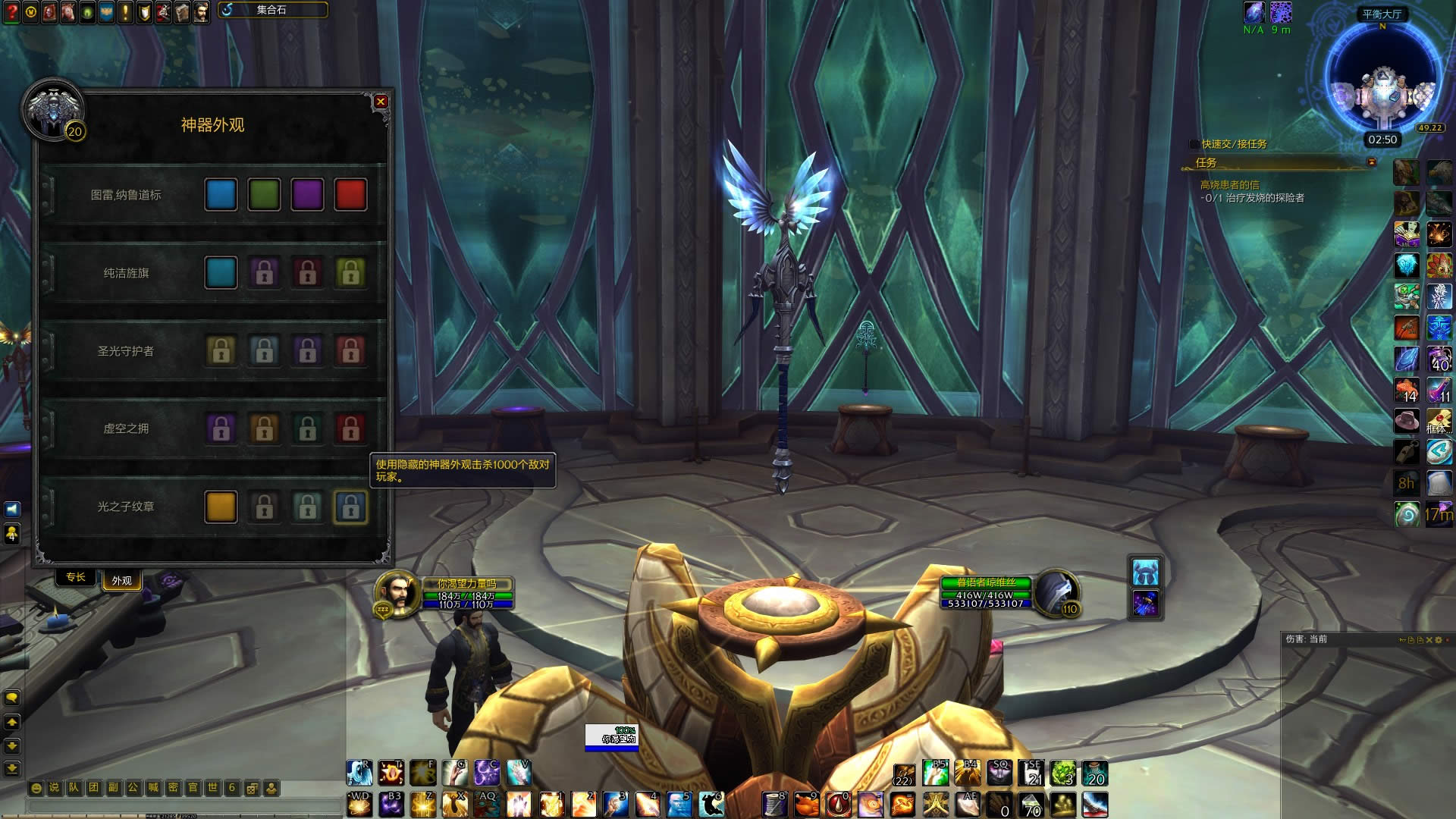Open the emoji smiley chat button
This screenshot has height=819, width=1456.
[x=36, y=788]
